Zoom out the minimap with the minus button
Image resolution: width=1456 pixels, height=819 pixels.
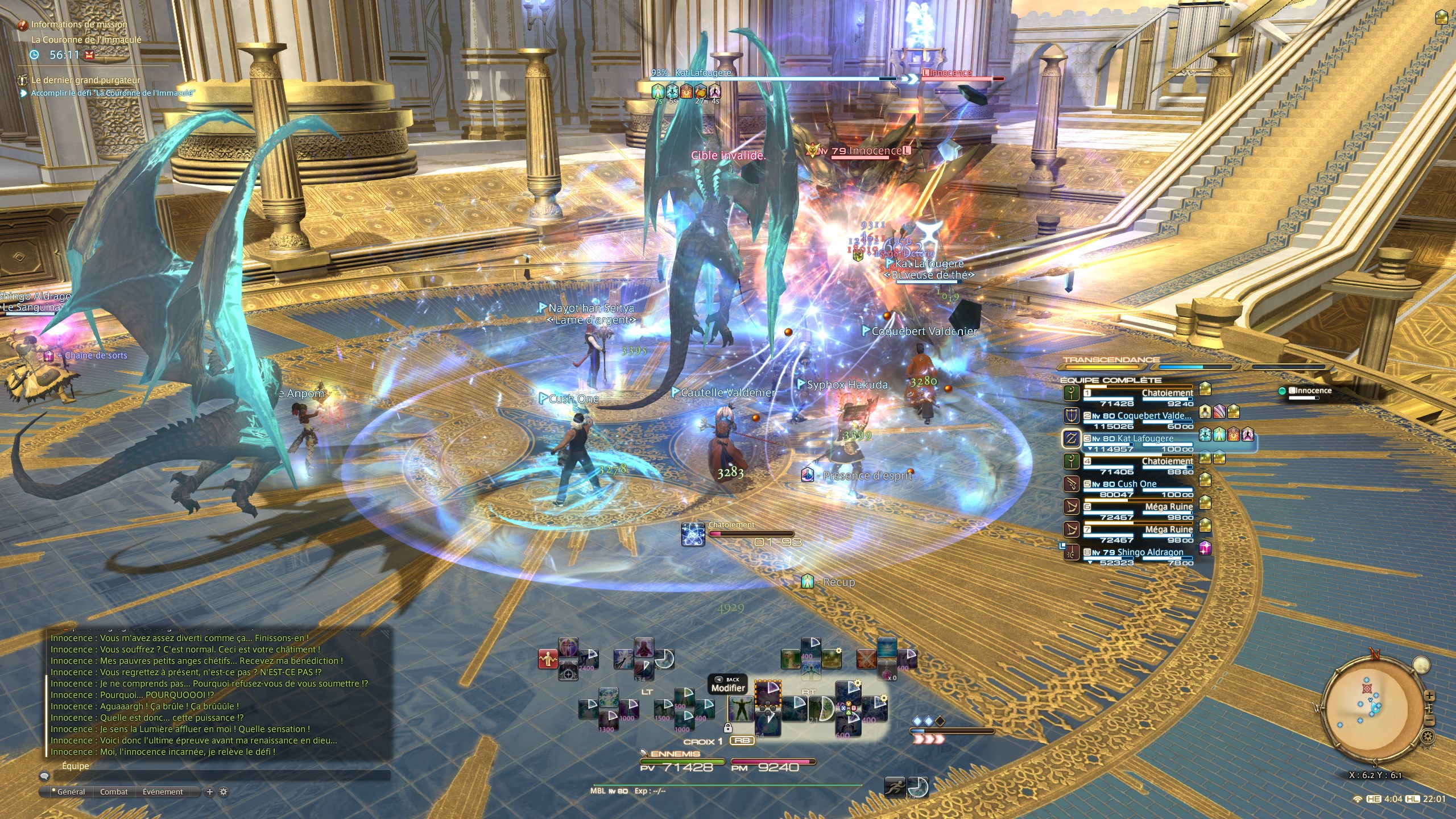coord(1429,721)
